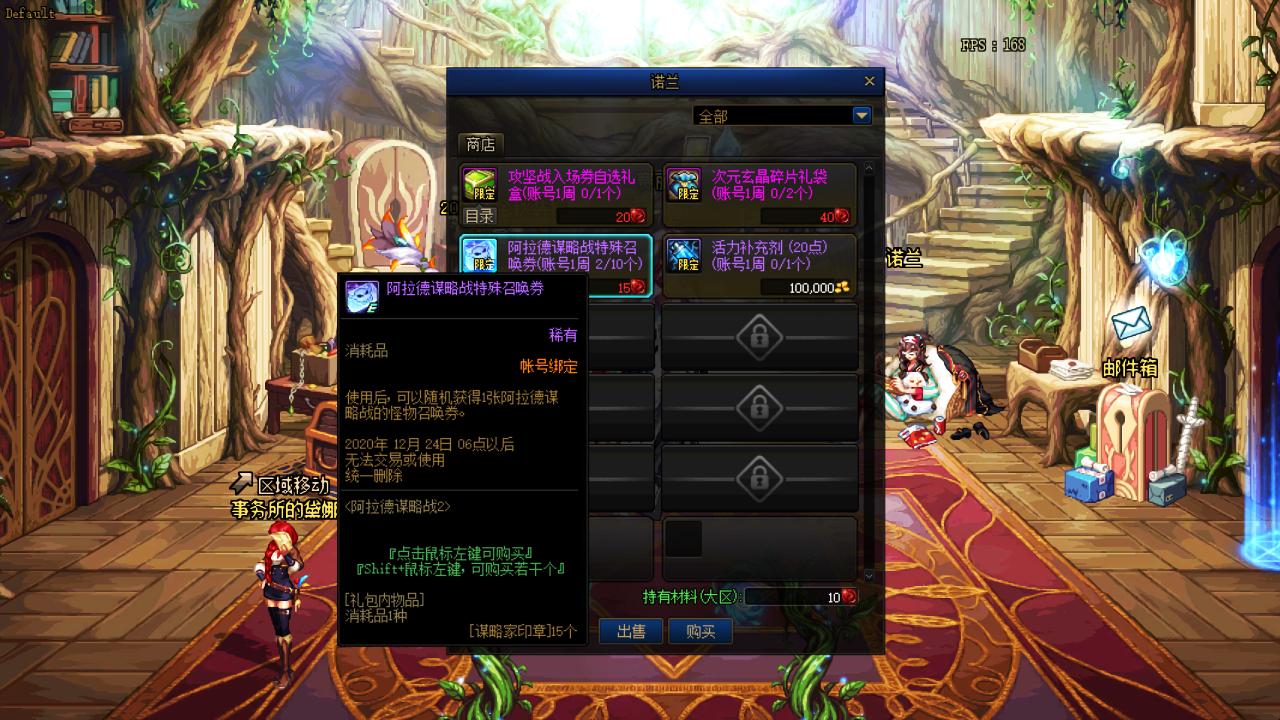Click the gold coin icon next to 100,000
Screen dimensions: 1280x720
(845, 288)
